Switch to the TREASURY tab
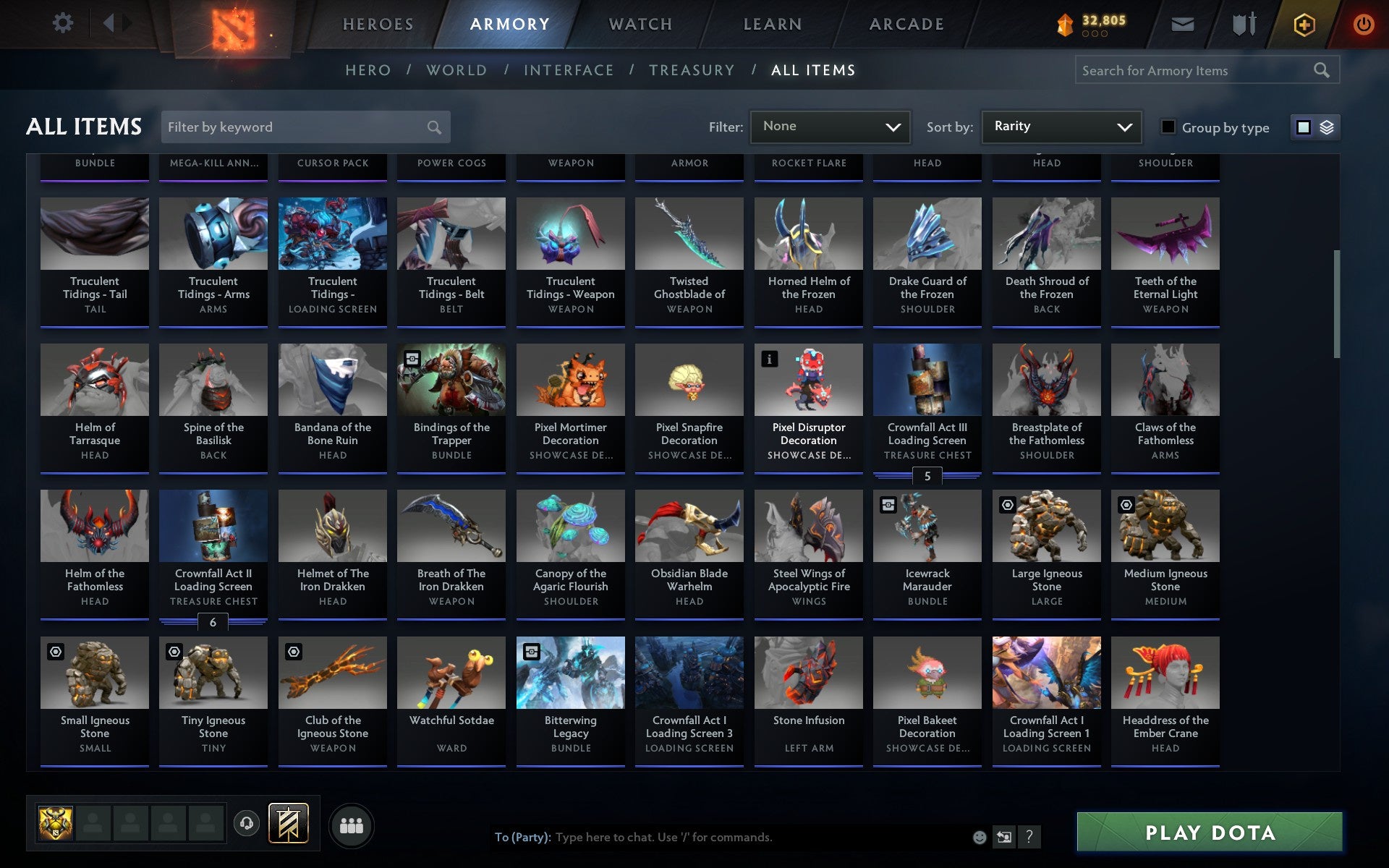 pos(692,70)
